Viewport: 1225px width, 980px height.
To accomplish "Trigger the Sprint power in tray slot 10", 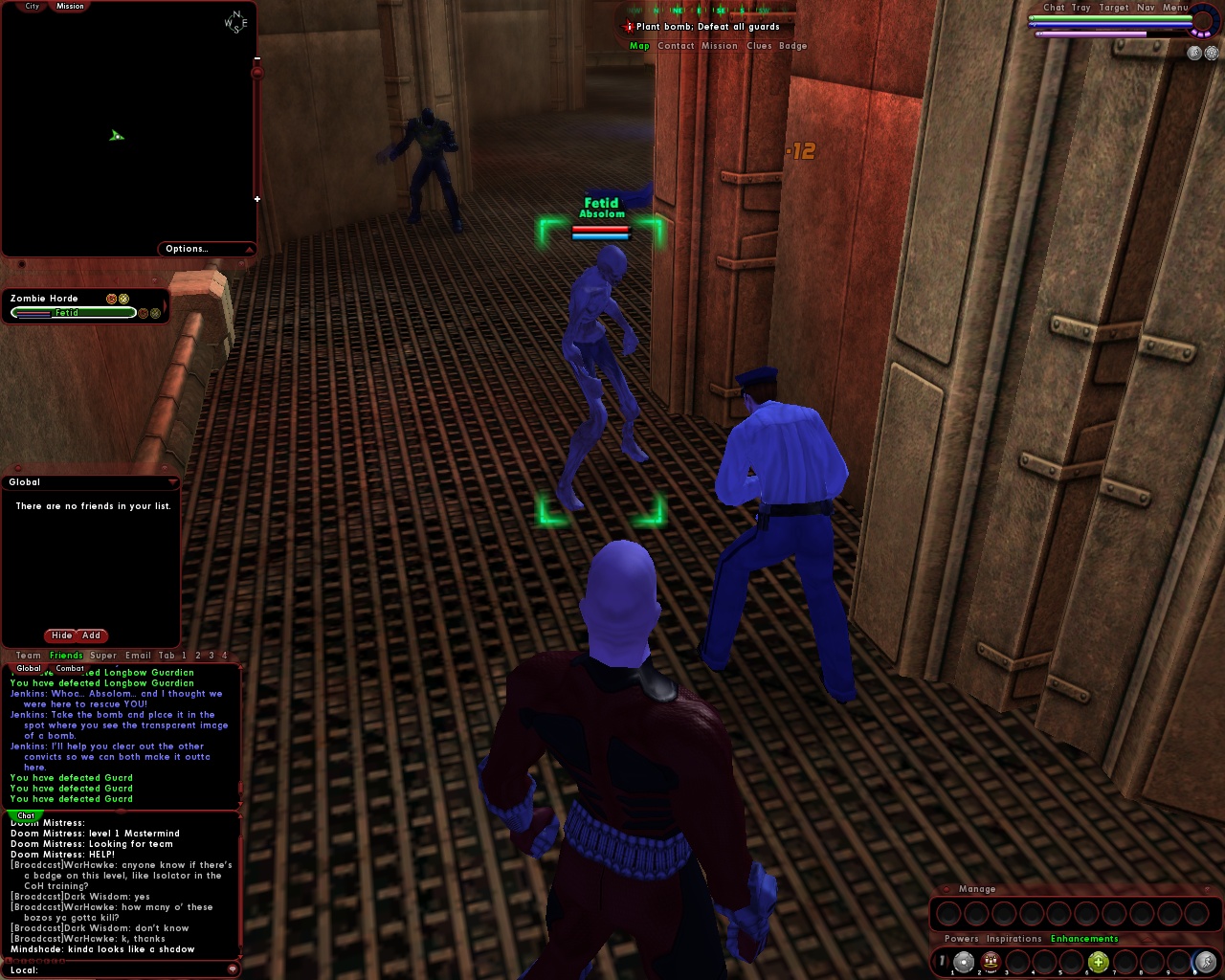I will 1206,962.
